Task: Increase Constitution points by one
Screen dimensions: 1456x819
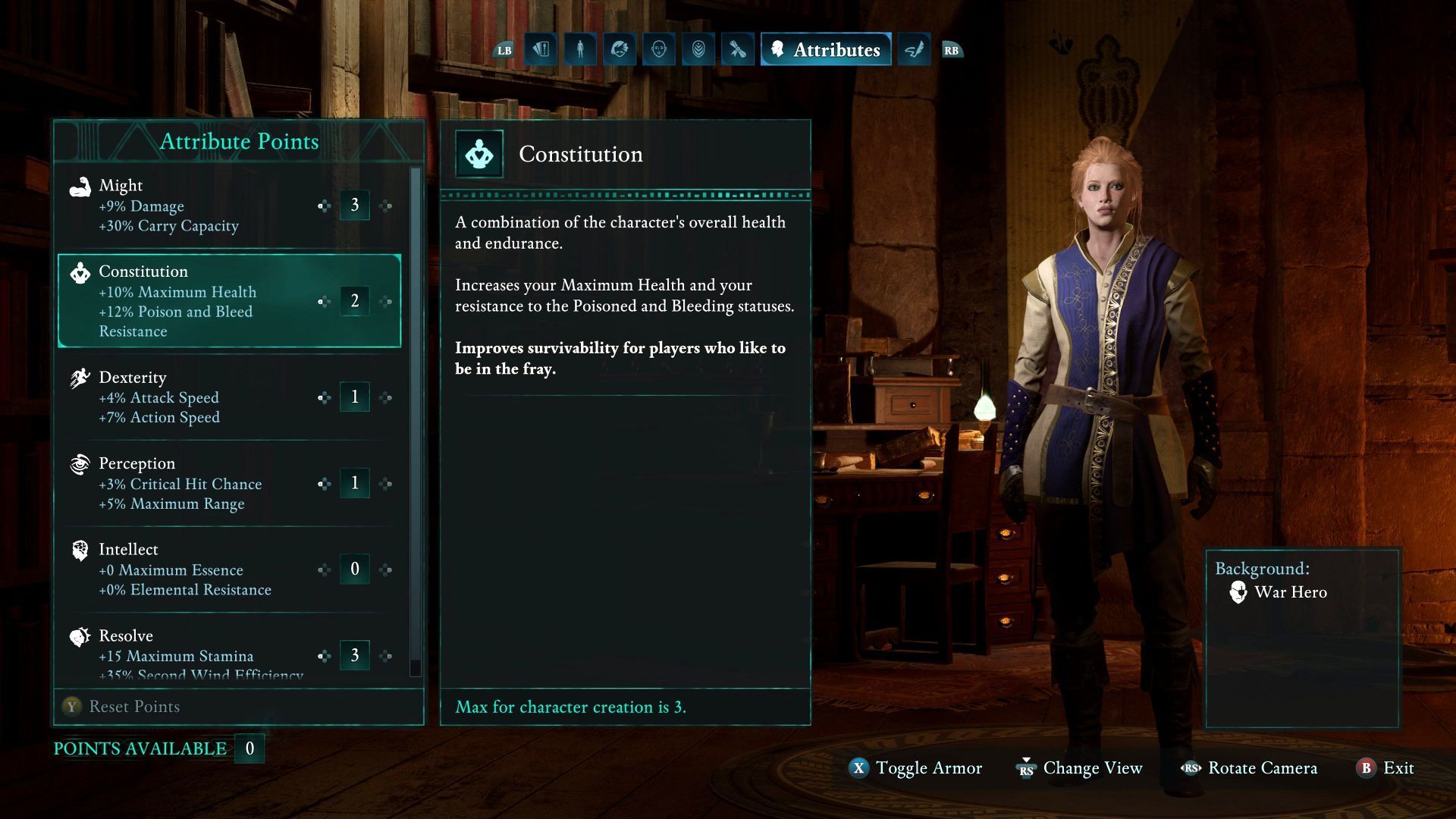Action: click(386, 301)
